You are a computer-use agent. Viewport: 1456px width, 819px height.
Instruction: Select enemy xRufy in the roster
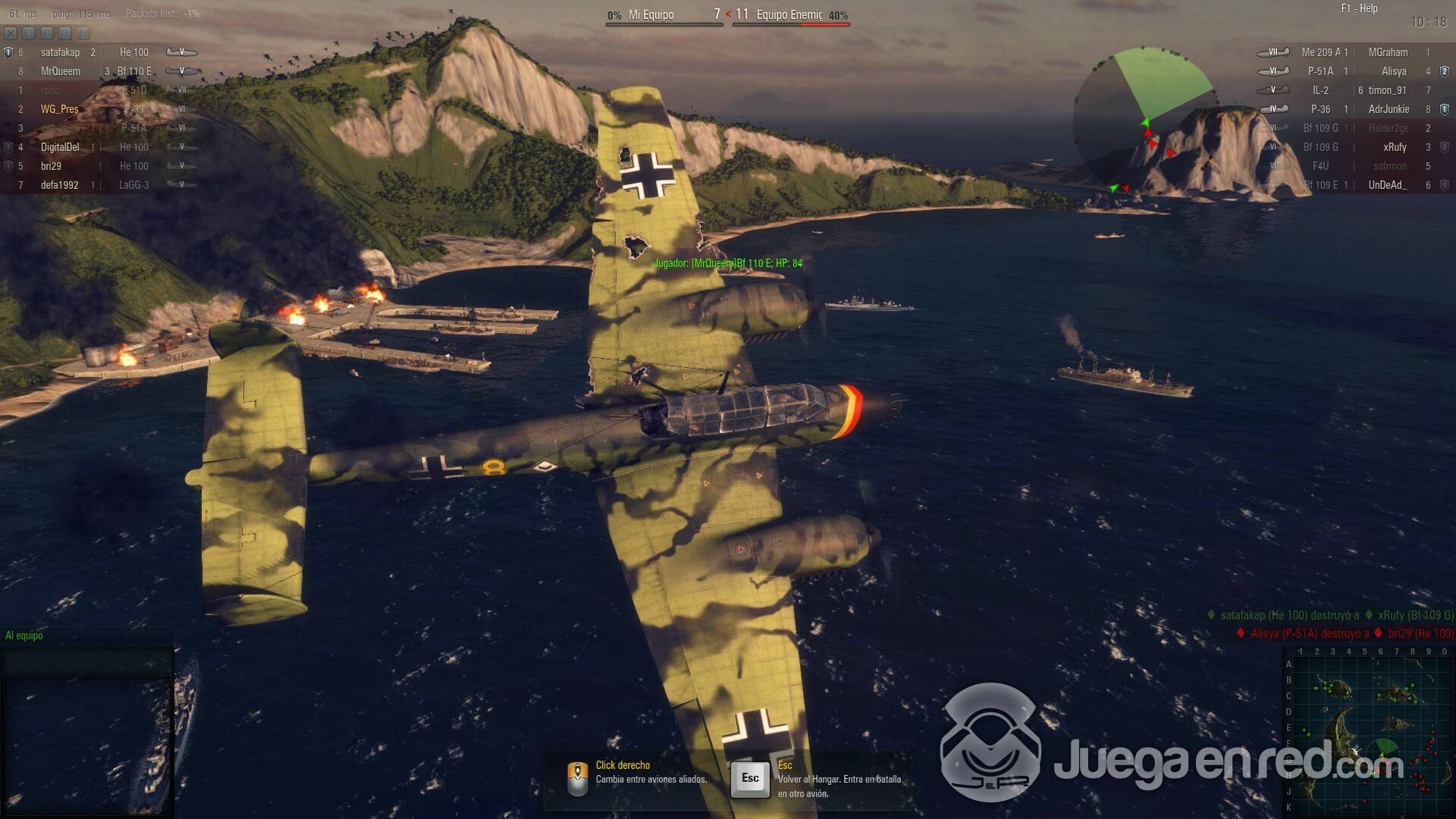tap(1394, 147)
